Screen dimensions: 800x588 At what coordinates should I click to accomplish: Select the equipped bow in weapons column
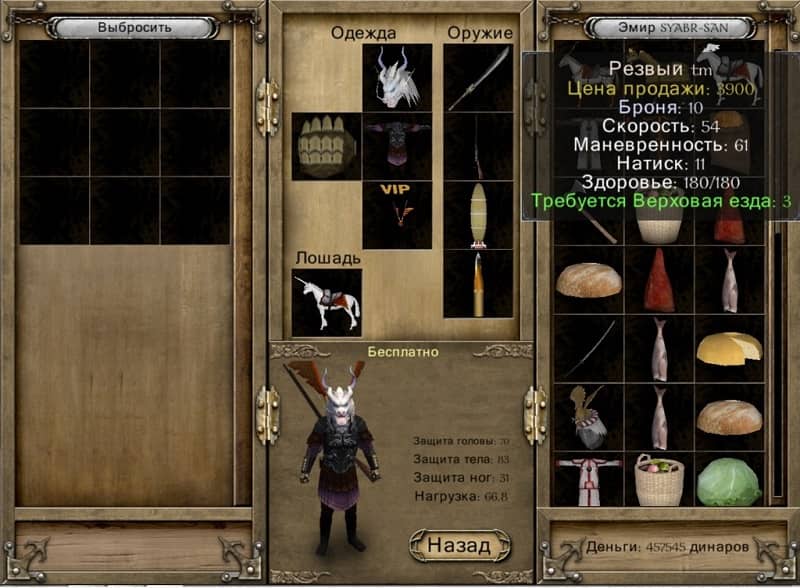pyautogui.click(x=478, y=146)
